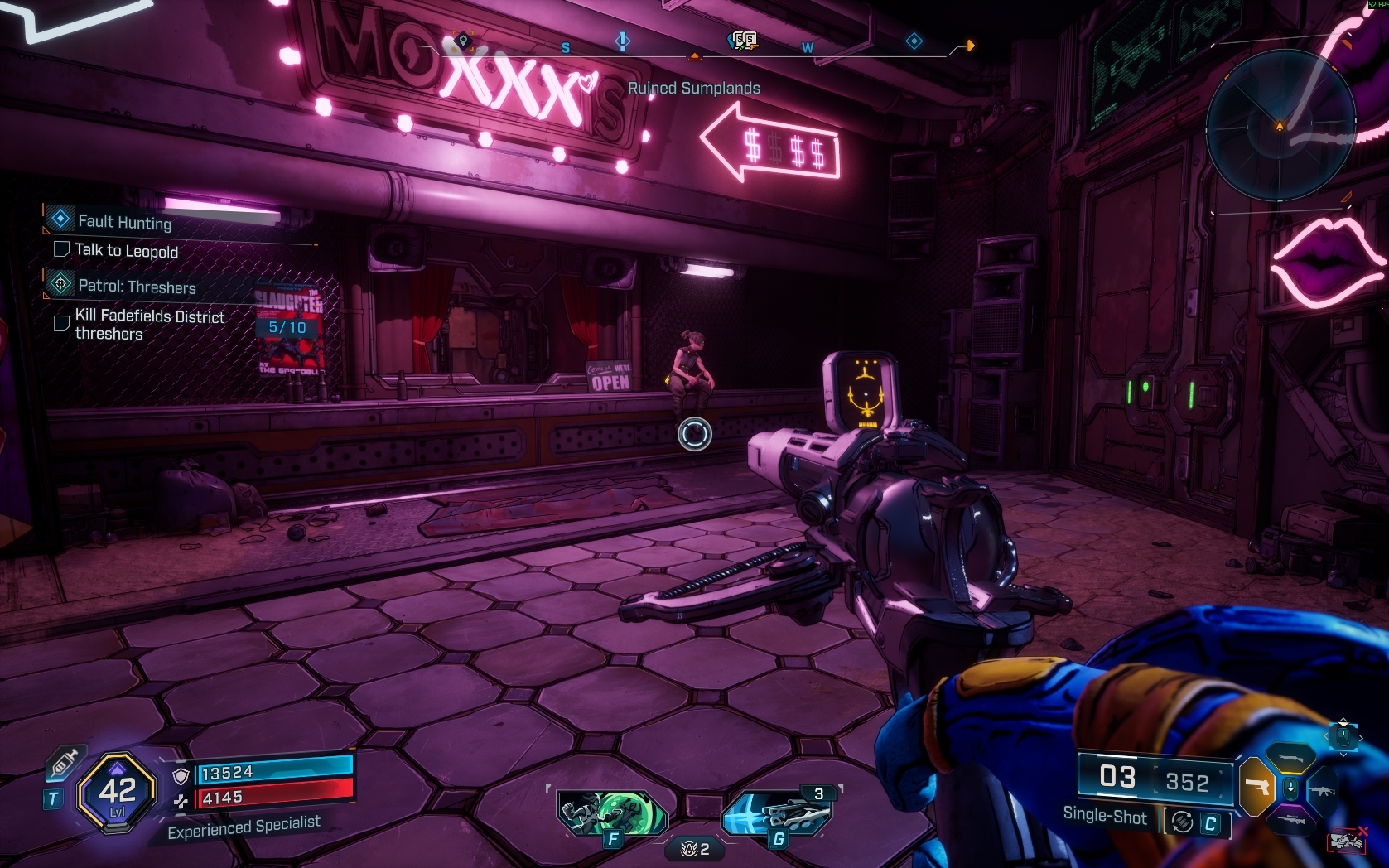The width and height of the screenshot is (1389, 868).
Task: Select the blue diamond objective marker on compass
Action: coord(914,41)
